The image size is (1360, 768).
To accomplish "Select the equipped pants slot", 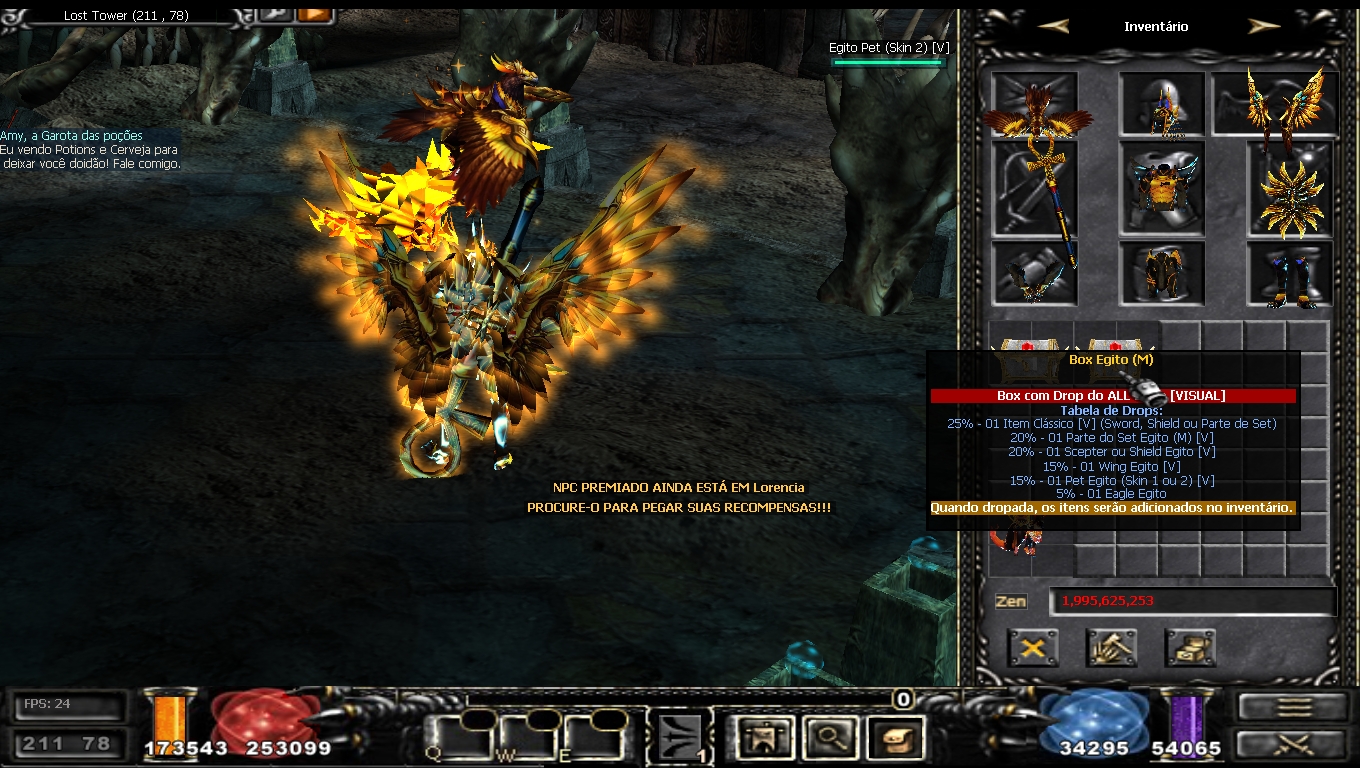I will 1162,273.
